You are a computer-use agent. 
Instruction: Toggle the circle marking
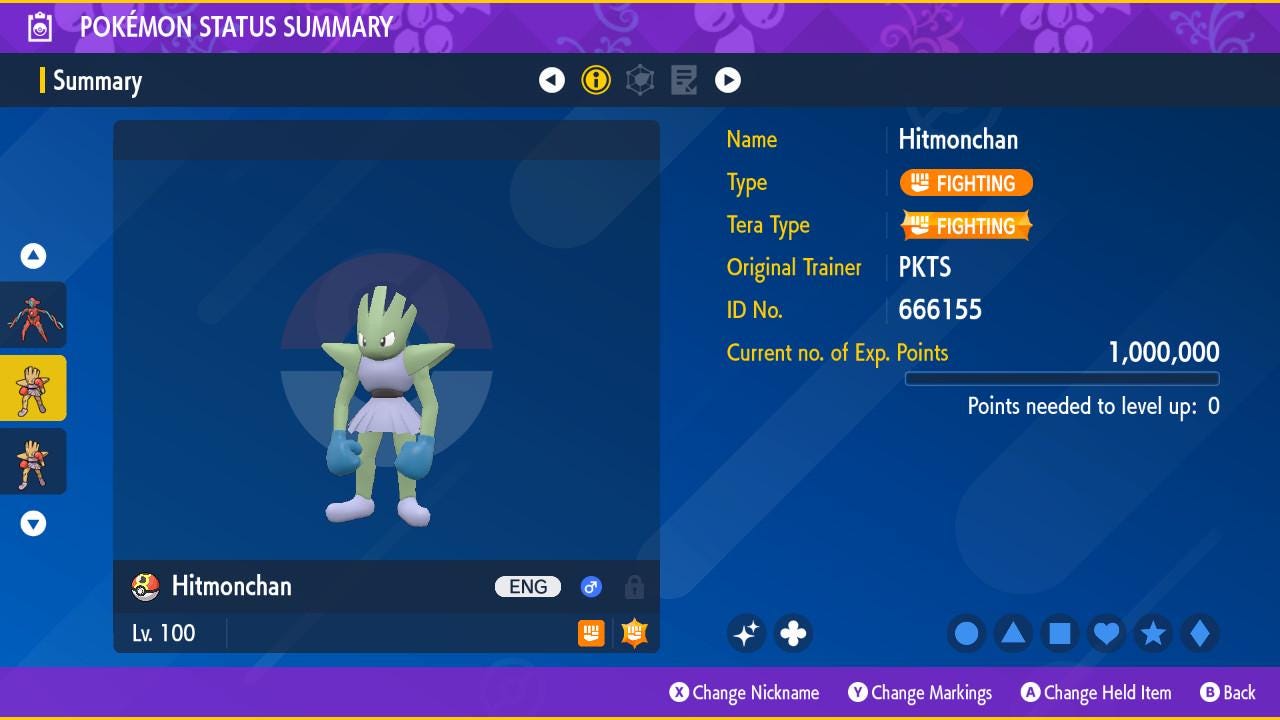tap(966, 633)
